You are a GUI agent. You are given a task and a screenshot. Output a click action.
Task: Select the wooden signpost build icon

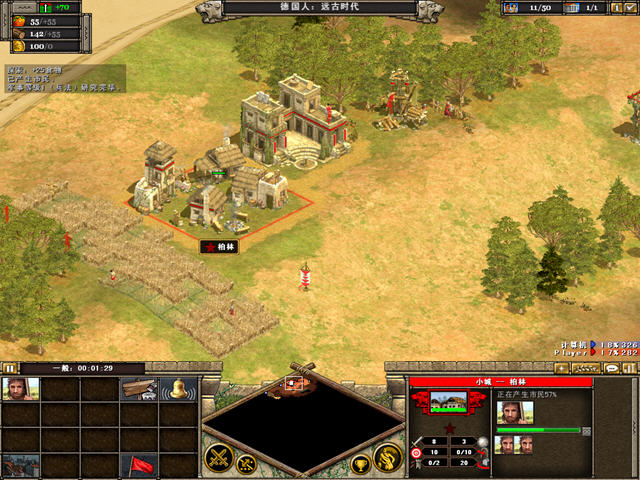[x=139, y=389]
